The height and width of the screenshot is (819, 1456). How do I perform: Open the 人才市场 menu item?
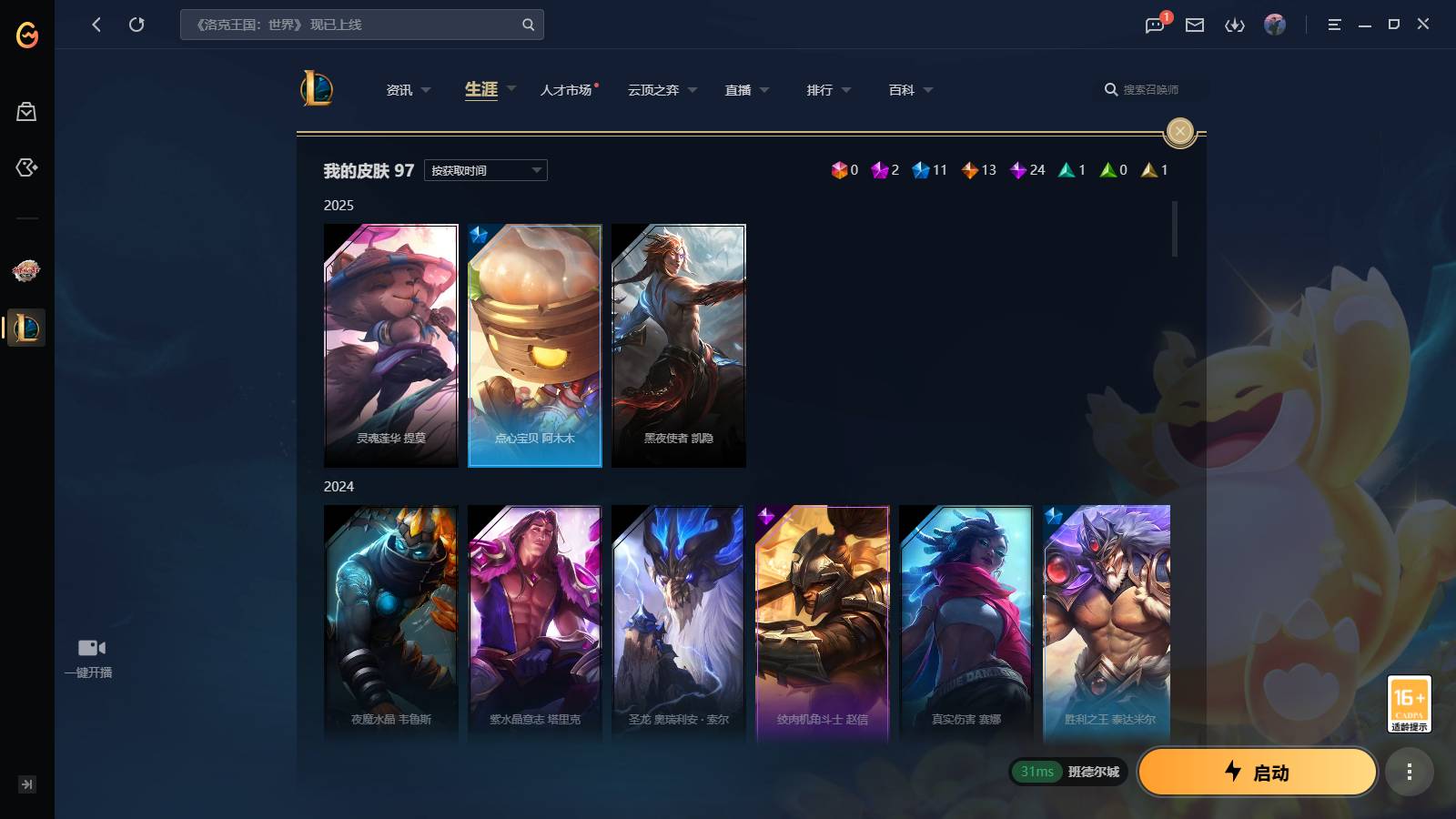click(565, 90)
